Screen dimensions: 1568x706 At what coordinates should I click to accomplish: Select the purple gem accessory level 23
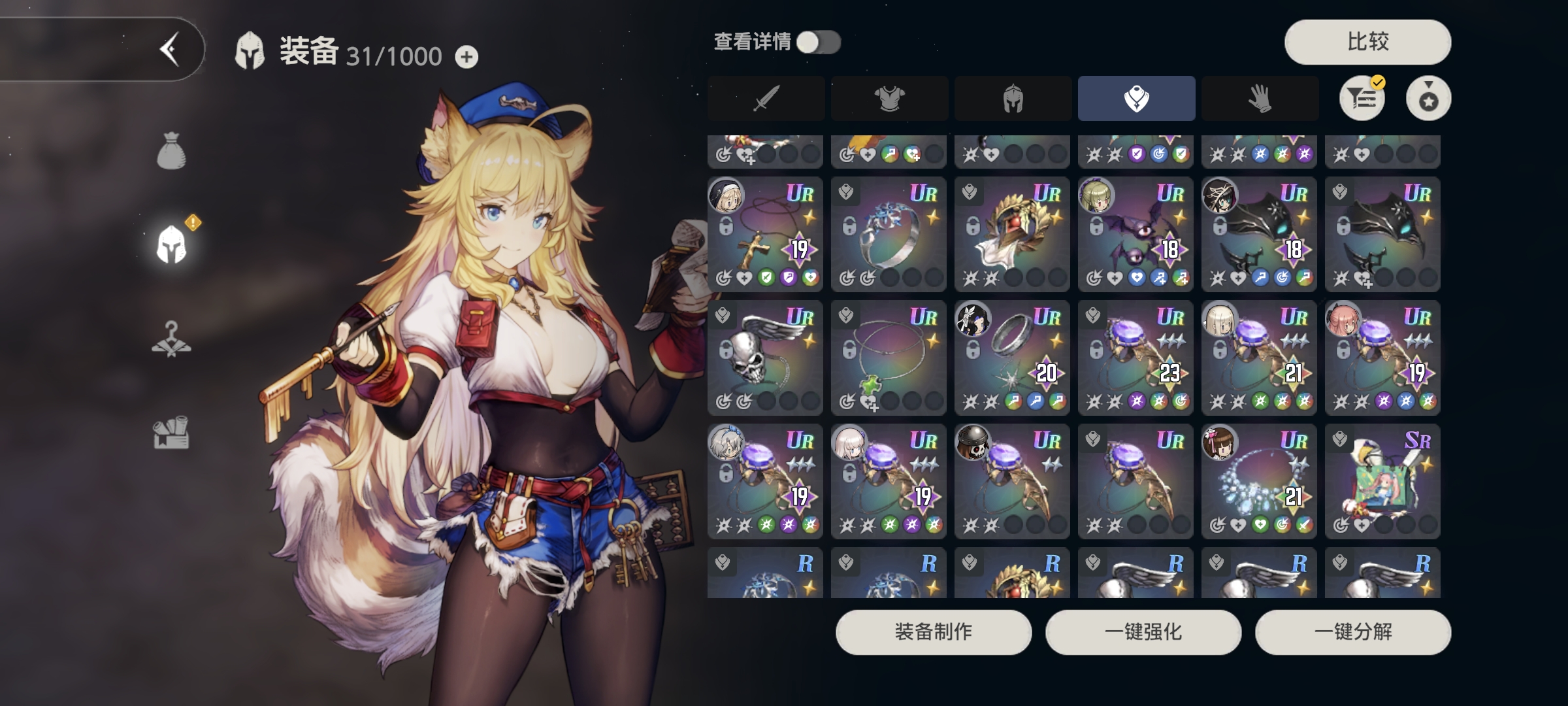coord(1135,358)
